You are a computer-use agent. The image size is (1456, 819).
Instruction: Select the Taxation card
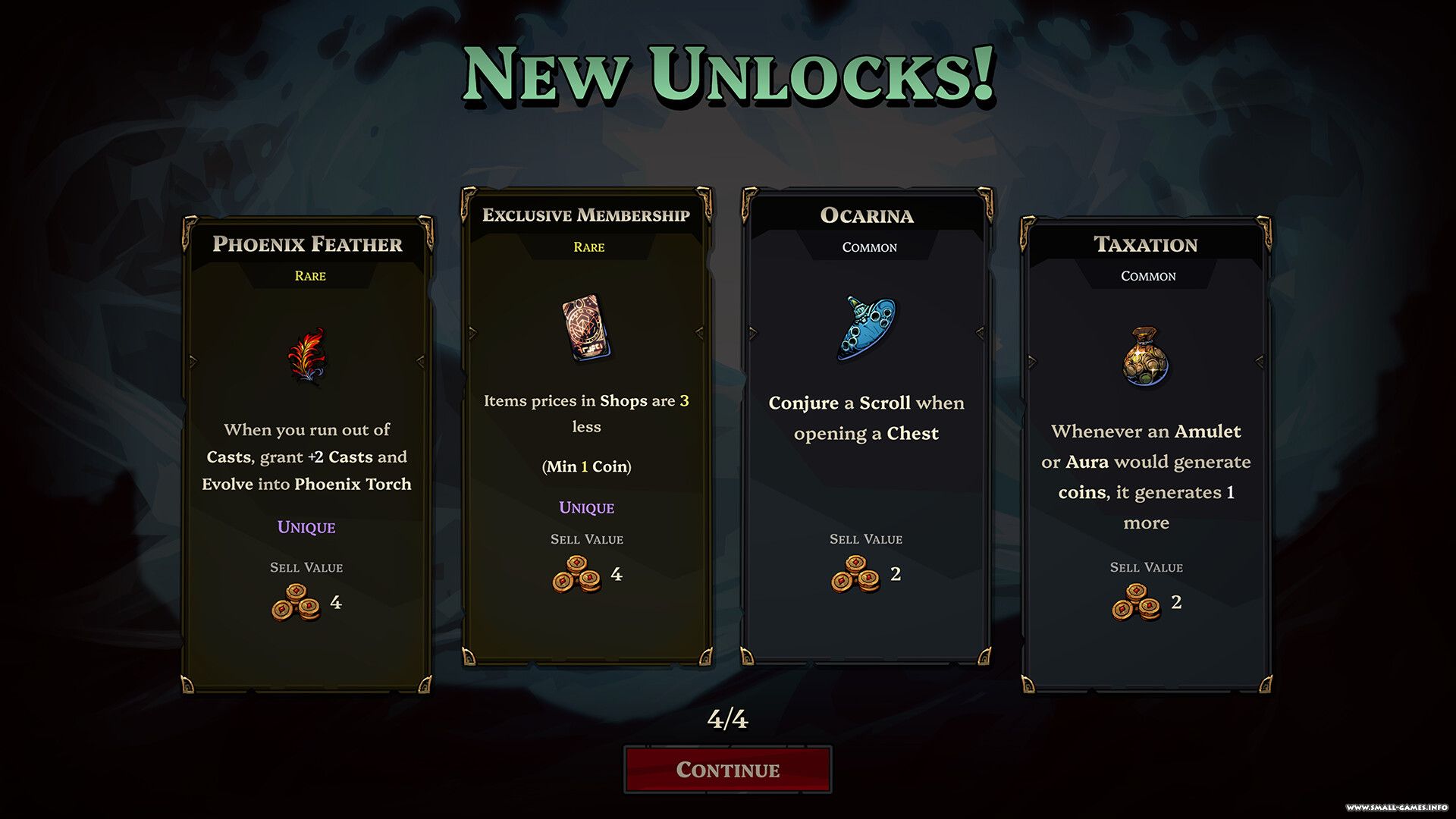pyautogui.click(x=1146, y=455)
